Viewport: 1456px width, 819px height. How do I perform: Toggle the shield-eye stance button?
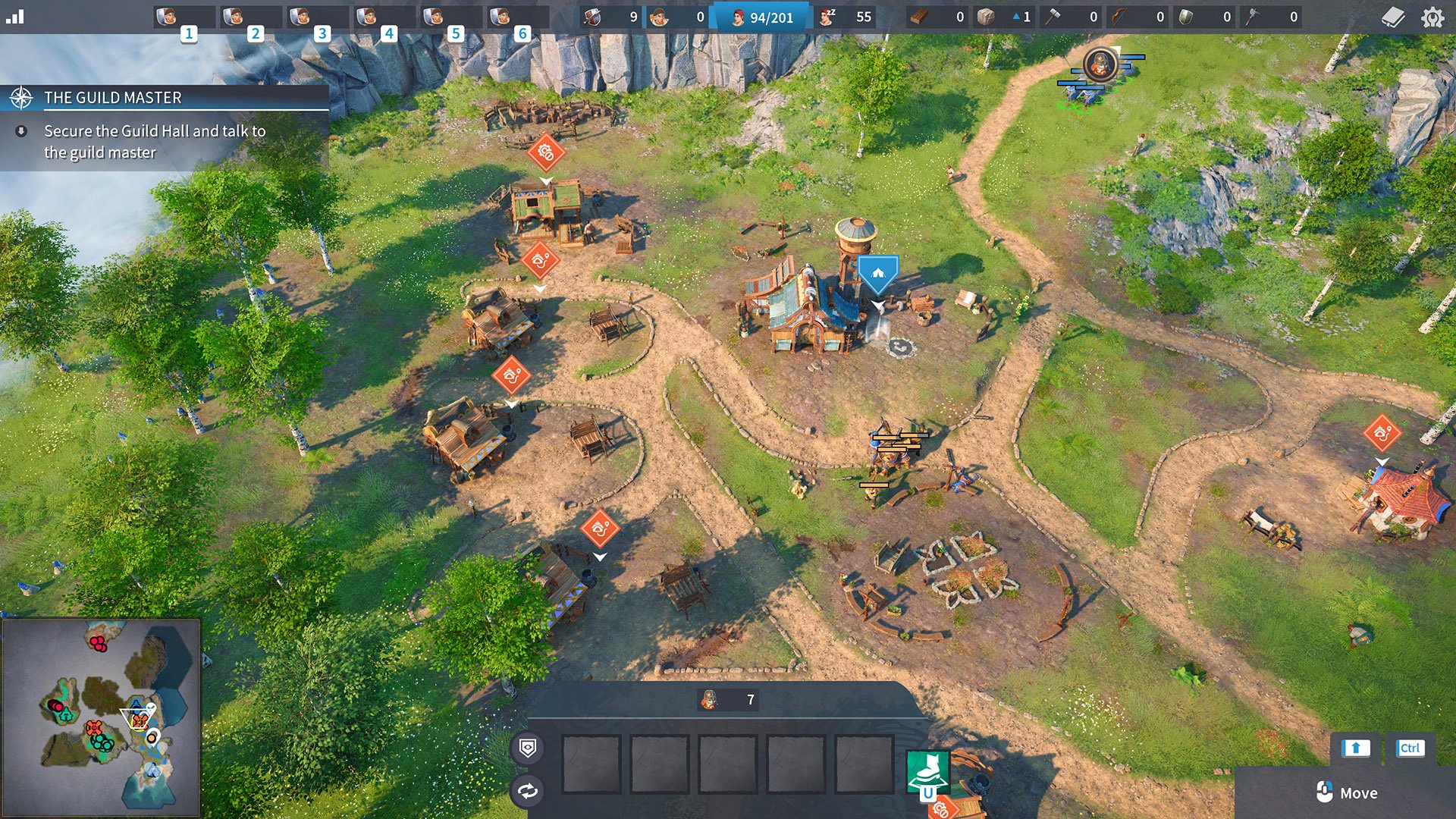click(528, 748)
